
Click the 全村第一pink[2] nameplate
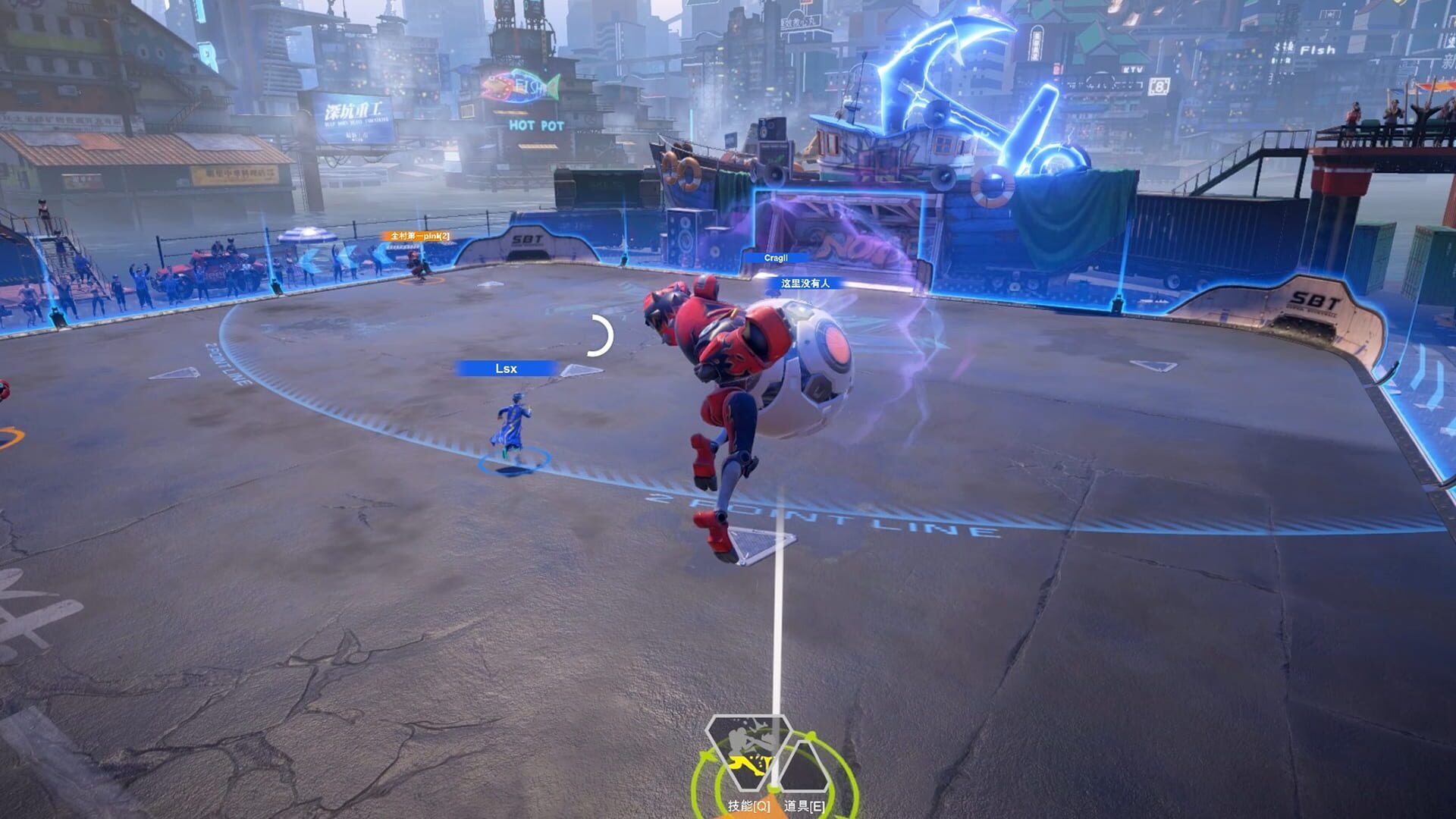[x=416, y=237]
